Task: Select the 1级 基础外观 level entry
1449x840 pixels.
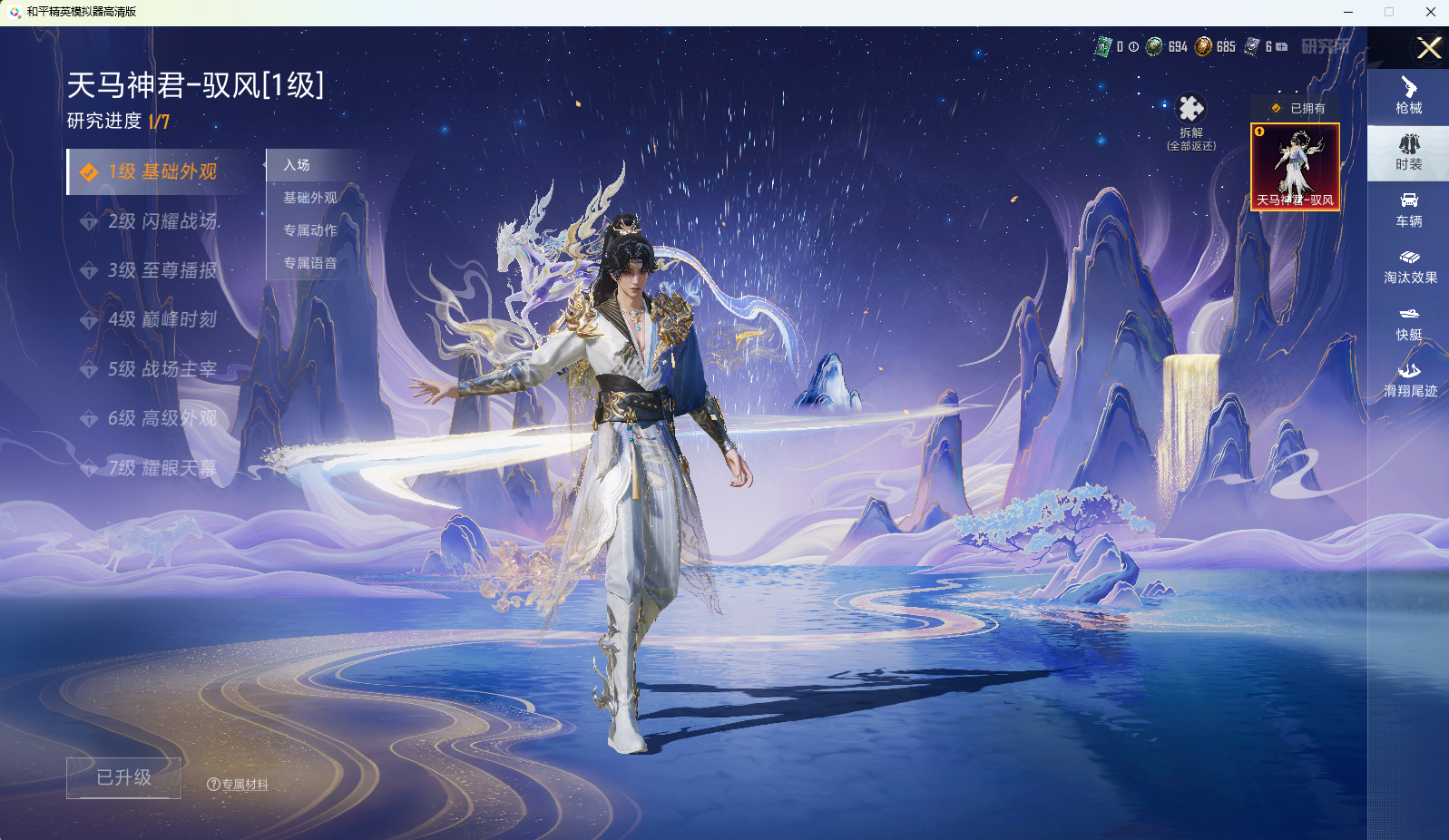Action: pyautogui.click(x=162, y=172)
